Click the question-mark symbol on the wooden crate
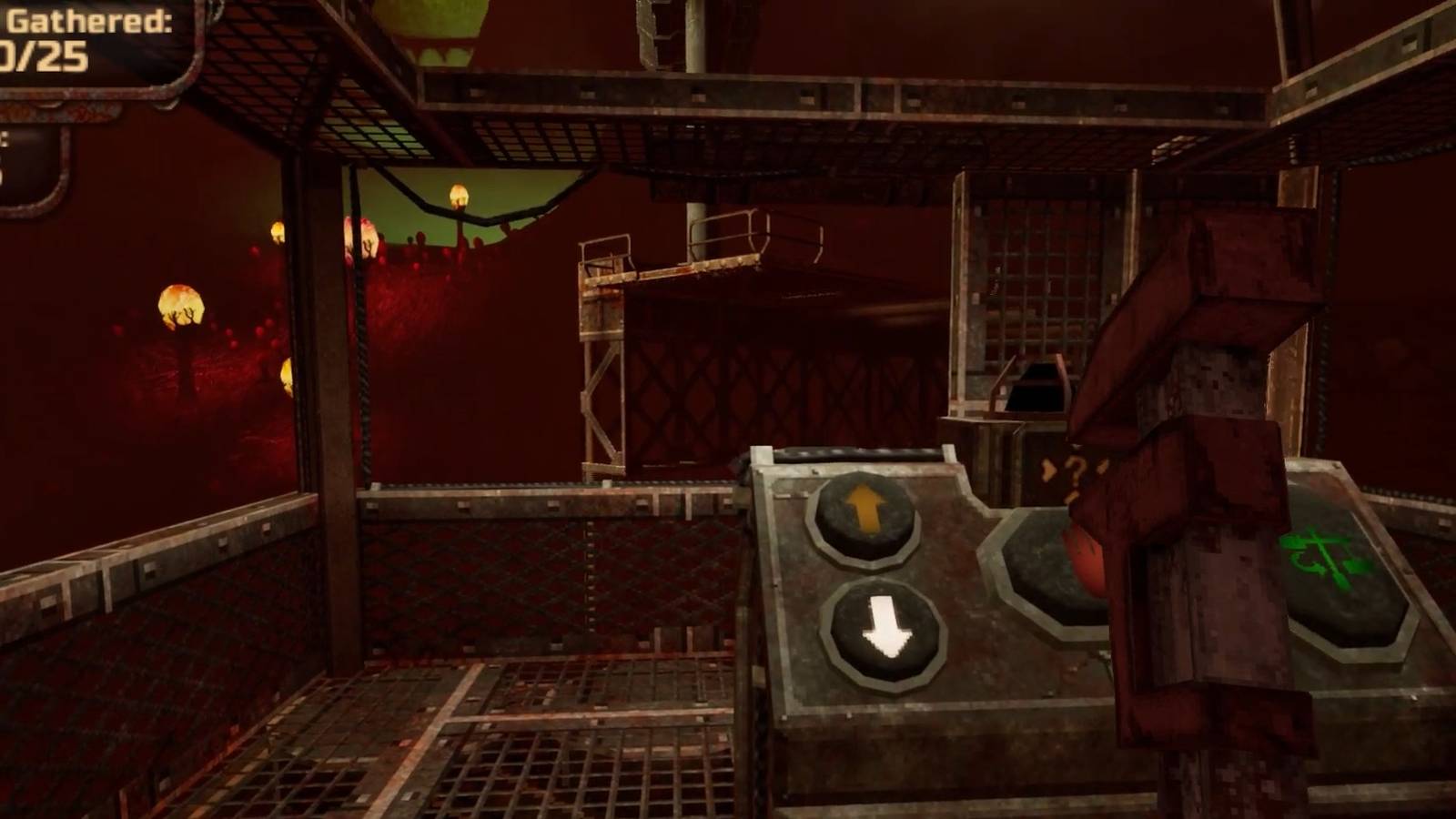1456x819 pixels. click(x=1074, y=469)
